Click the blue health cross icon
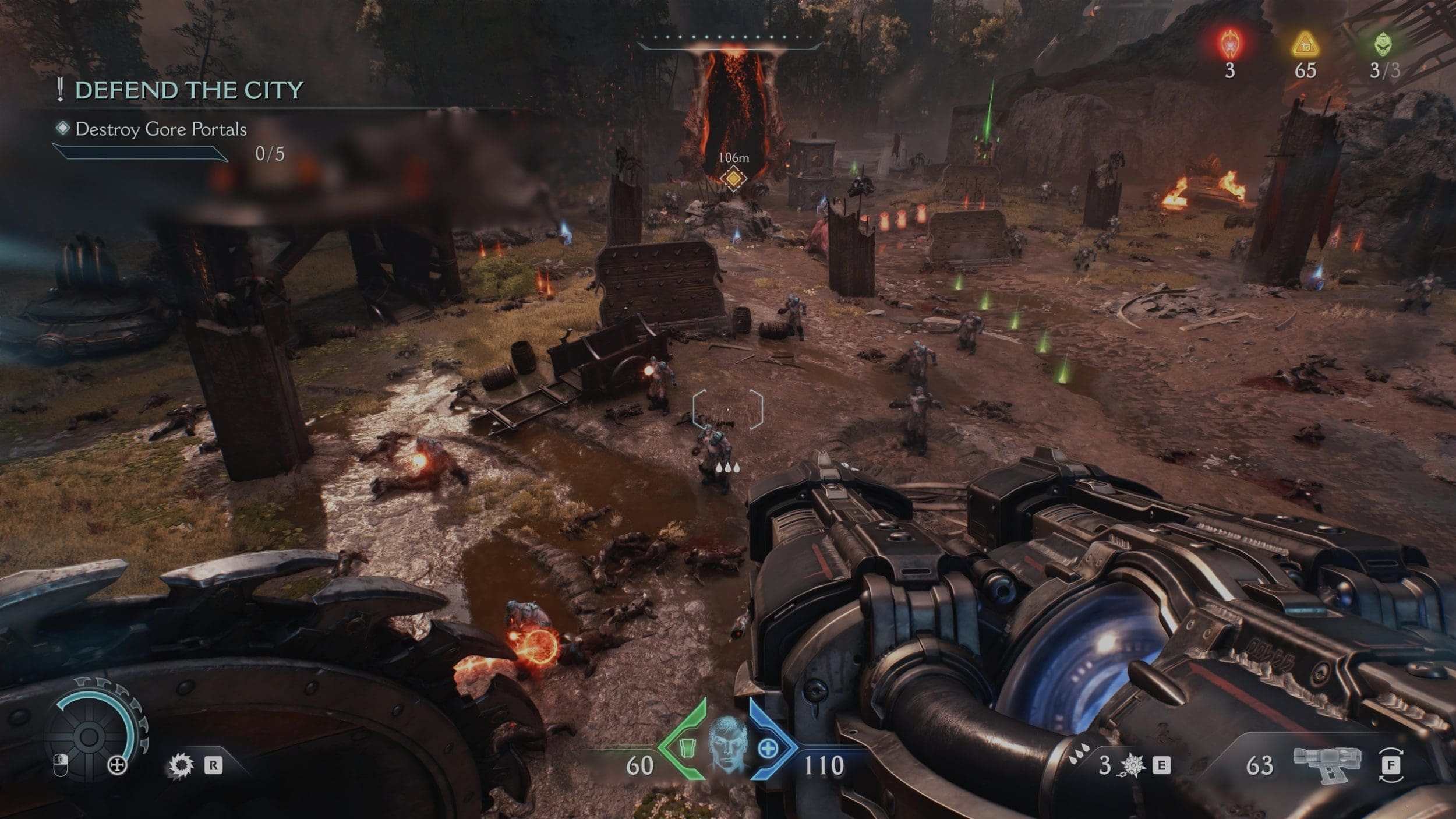This screenshot has width=1456, height=819. (768, 749)
